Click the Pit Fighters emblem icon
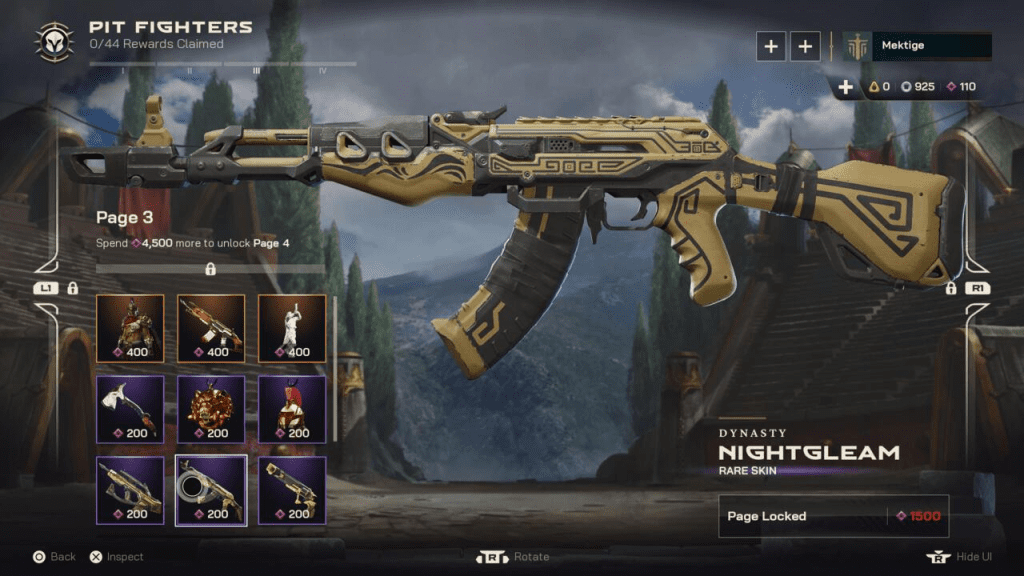This screenshot has width=1024, height=576. [x=53, y=42]
